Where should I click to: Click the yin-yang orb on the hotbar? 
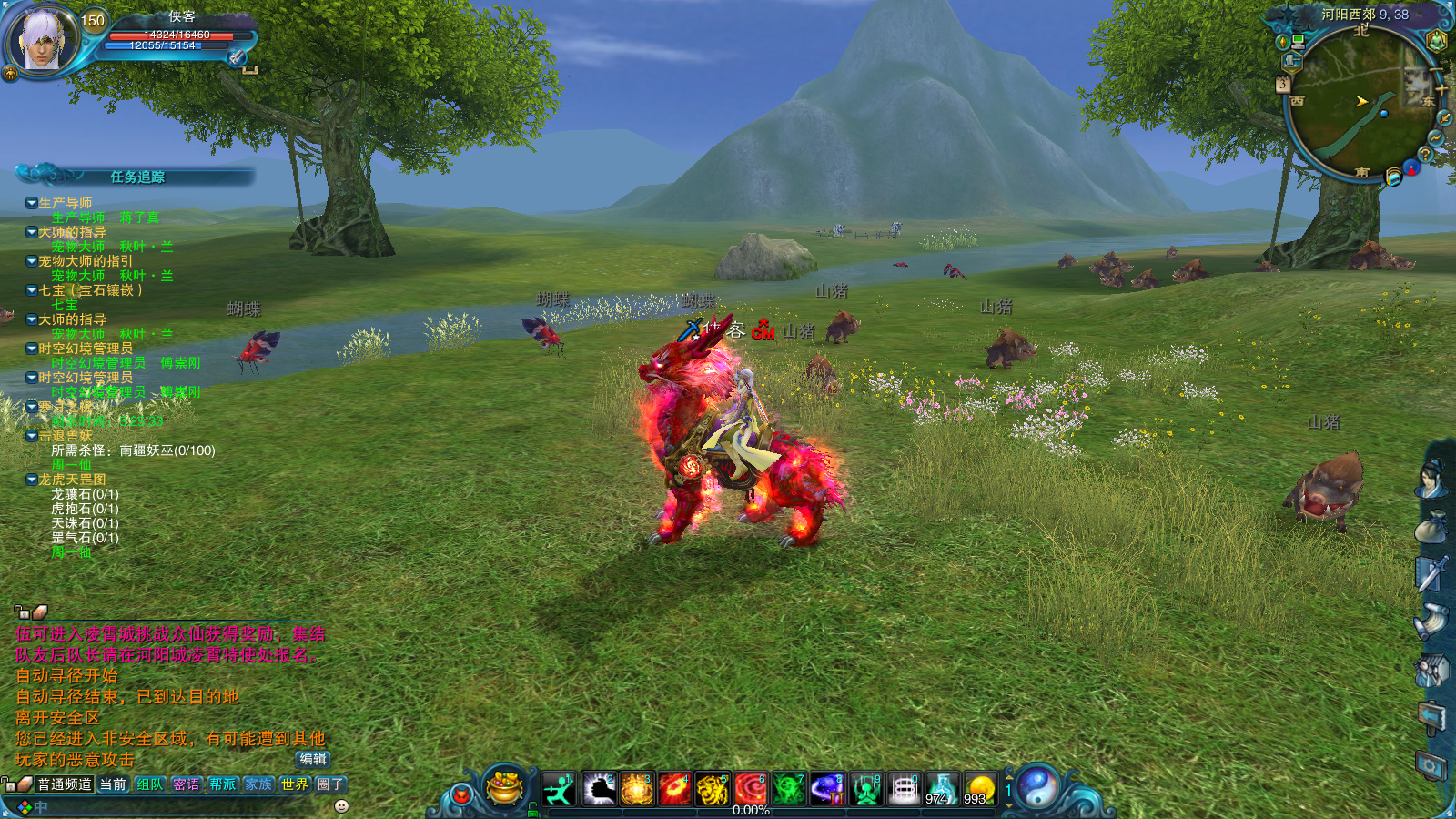(x=1037, y=787)
